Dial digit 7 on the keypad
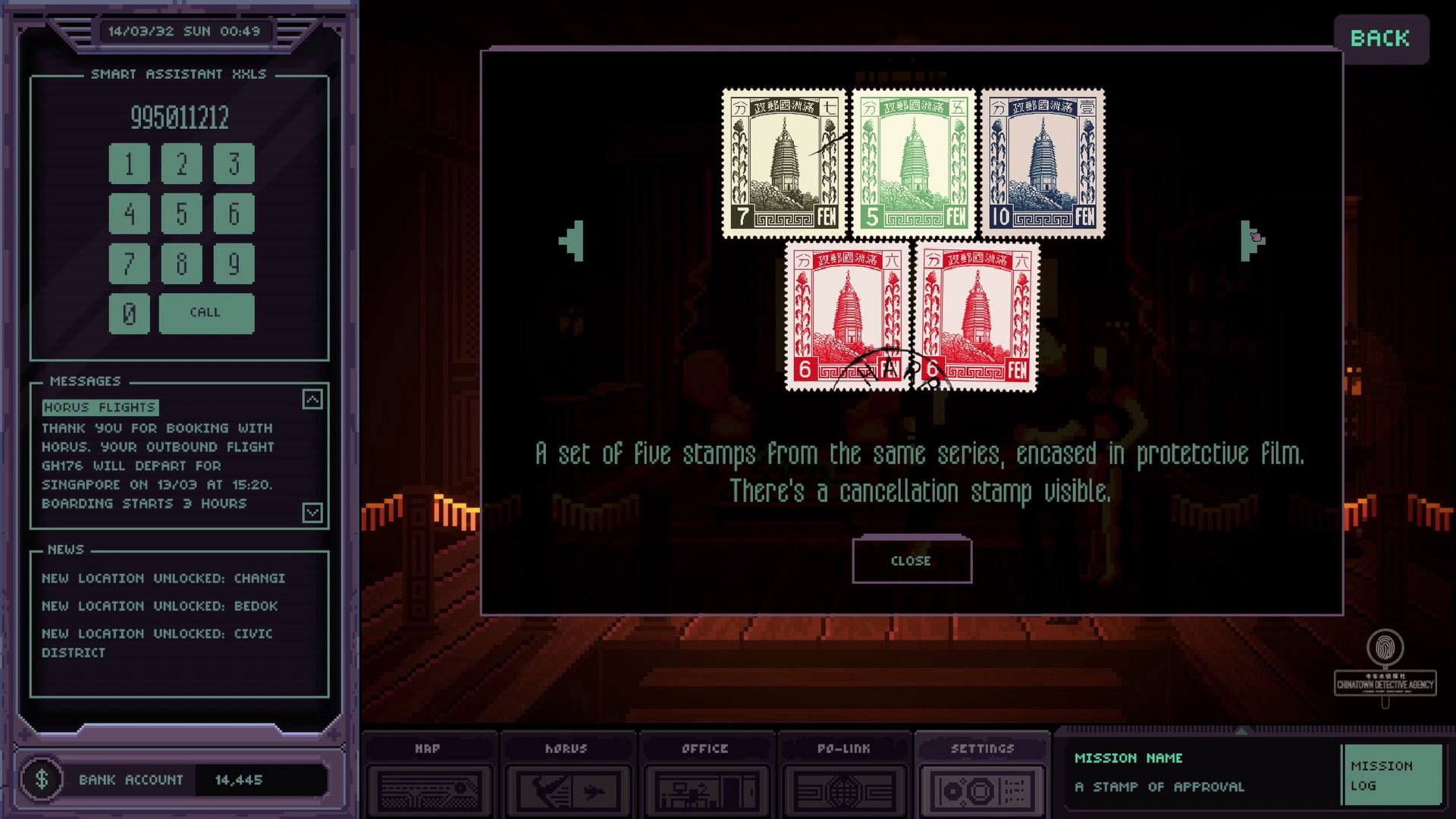 pyautogui.click(x=129, y=264)
